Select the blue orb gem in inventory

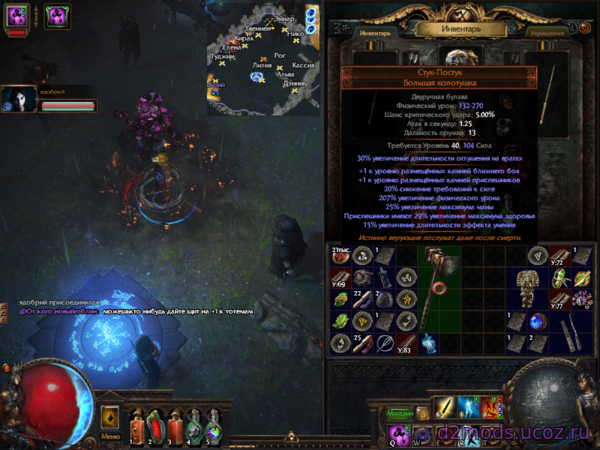point(539,322)
